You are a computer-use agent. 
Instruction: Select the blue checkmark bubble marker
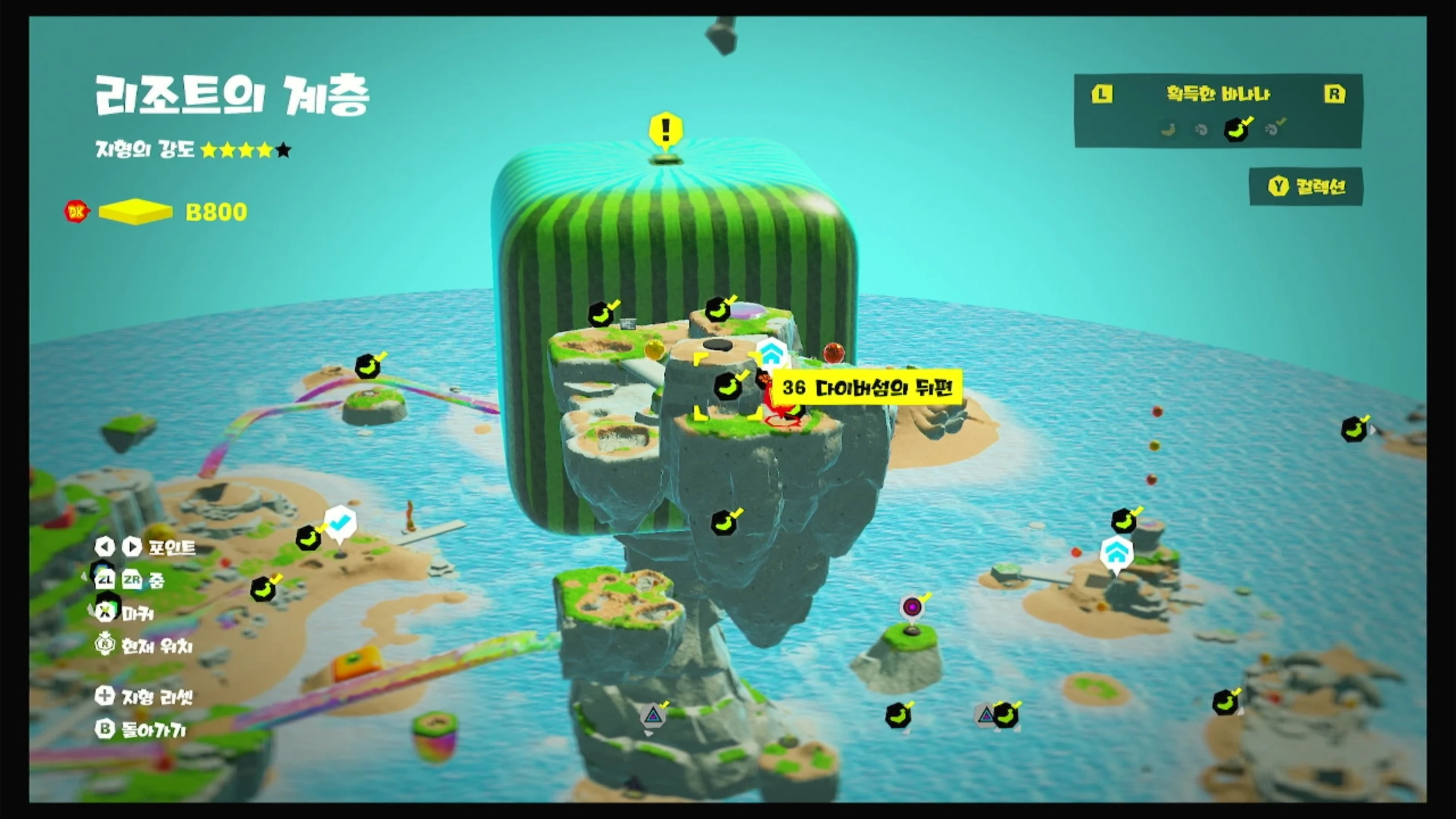coord(340,522)
